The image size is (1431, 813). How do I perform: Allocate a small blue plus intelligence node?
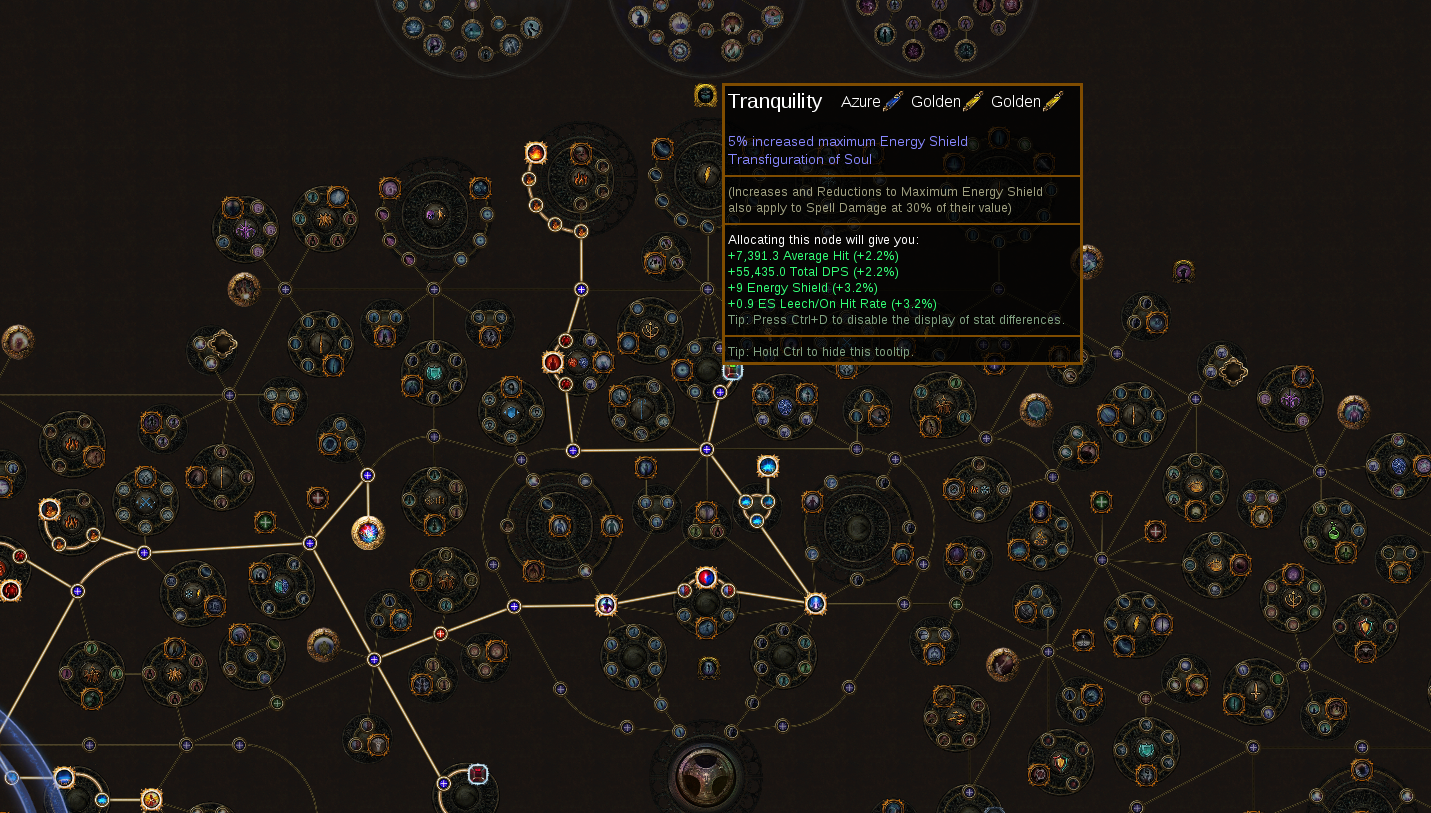(581, 289)
